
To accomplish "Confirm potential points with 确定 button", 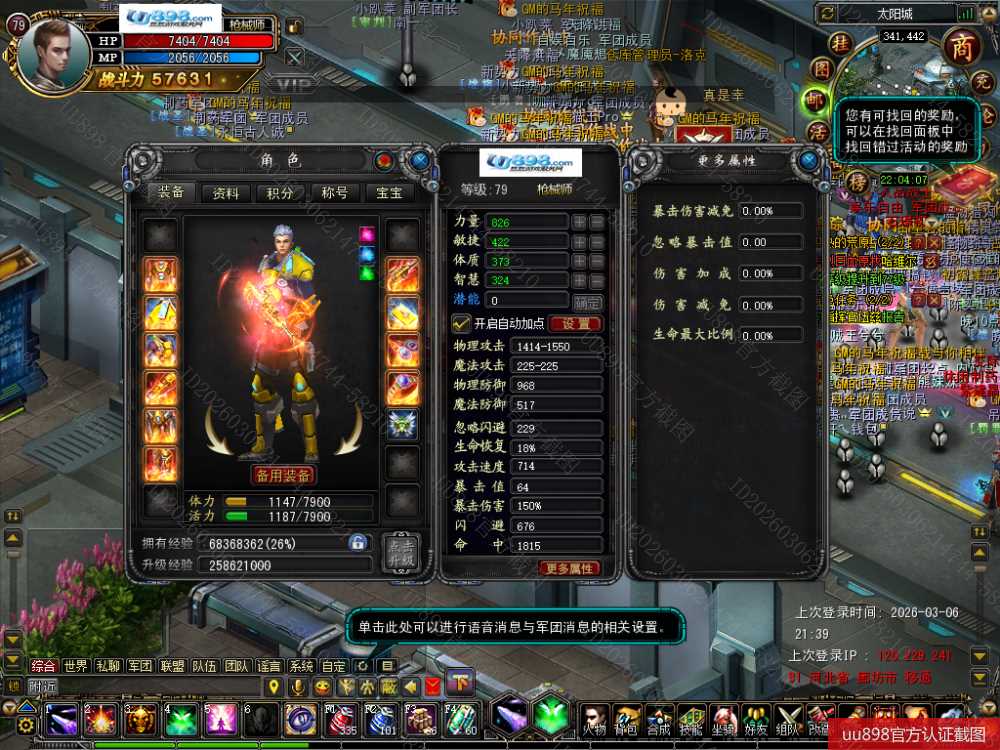I will [587, 301].
